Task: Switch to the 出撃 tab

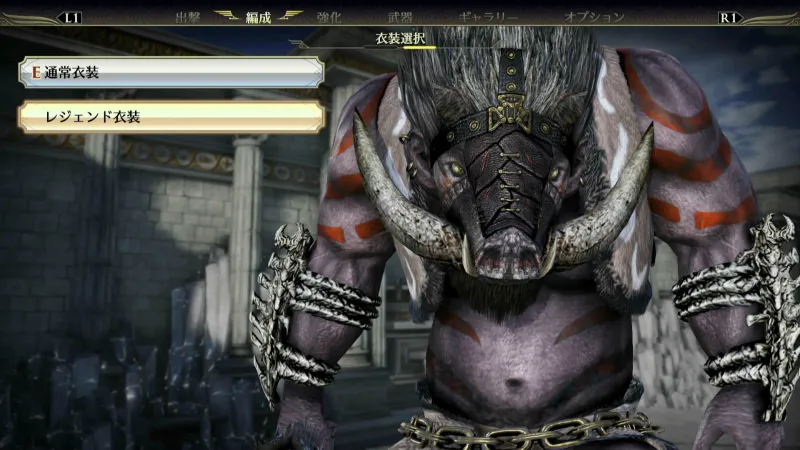Action: coord(188,17)
